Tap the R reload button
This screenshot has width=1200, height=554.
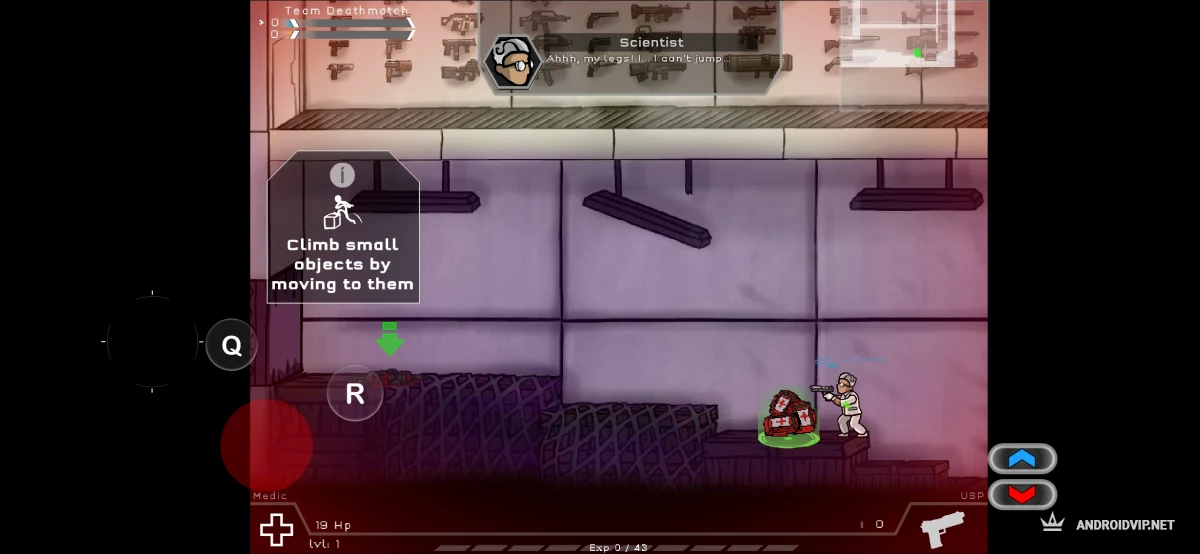coord(355,394)
